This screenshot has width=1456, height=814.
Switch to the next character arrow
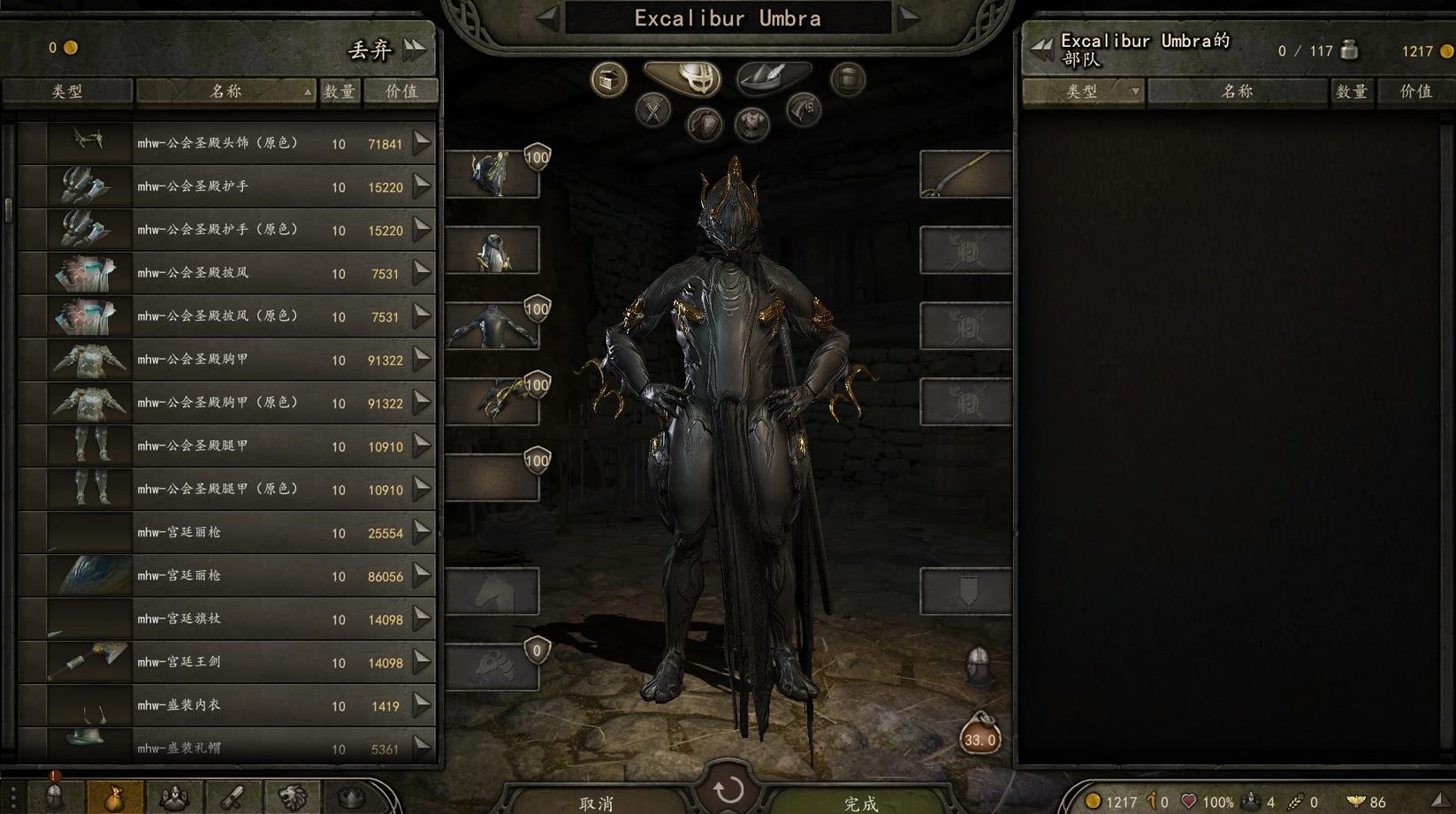[910, 17]
